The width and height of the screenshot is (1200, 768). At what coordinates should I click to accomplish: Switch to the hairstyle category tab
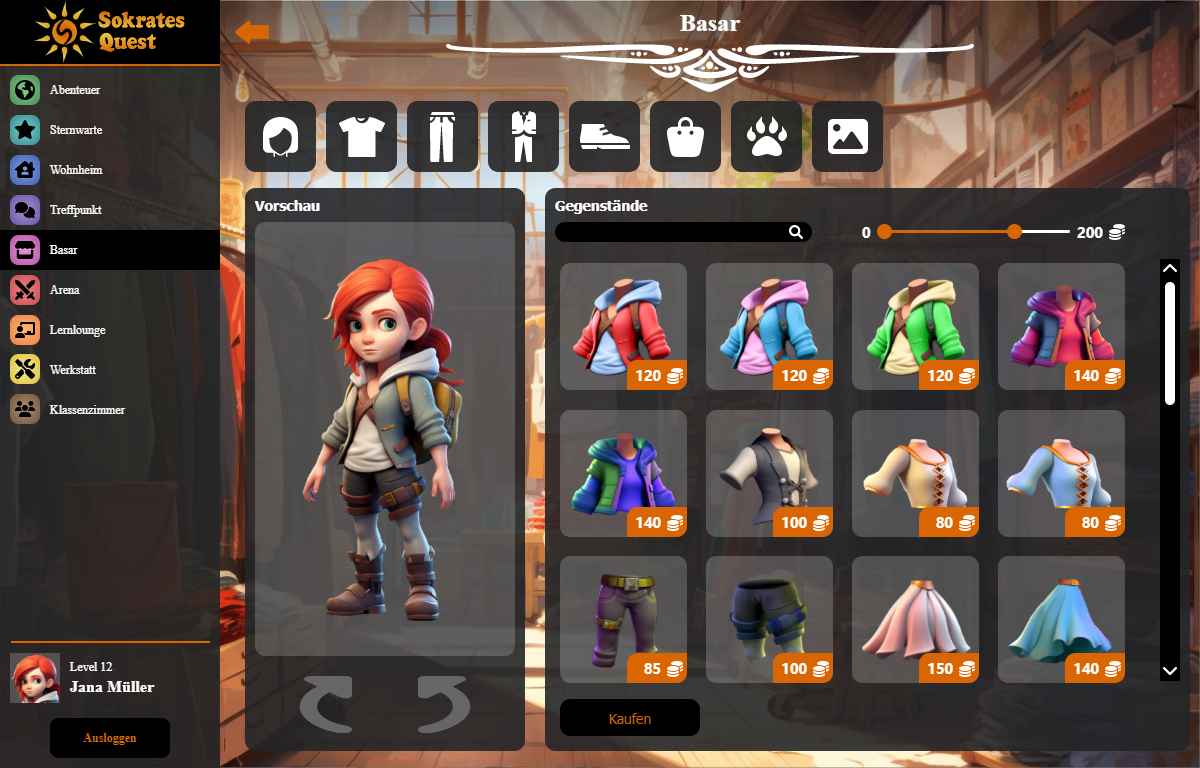(280, 136)
